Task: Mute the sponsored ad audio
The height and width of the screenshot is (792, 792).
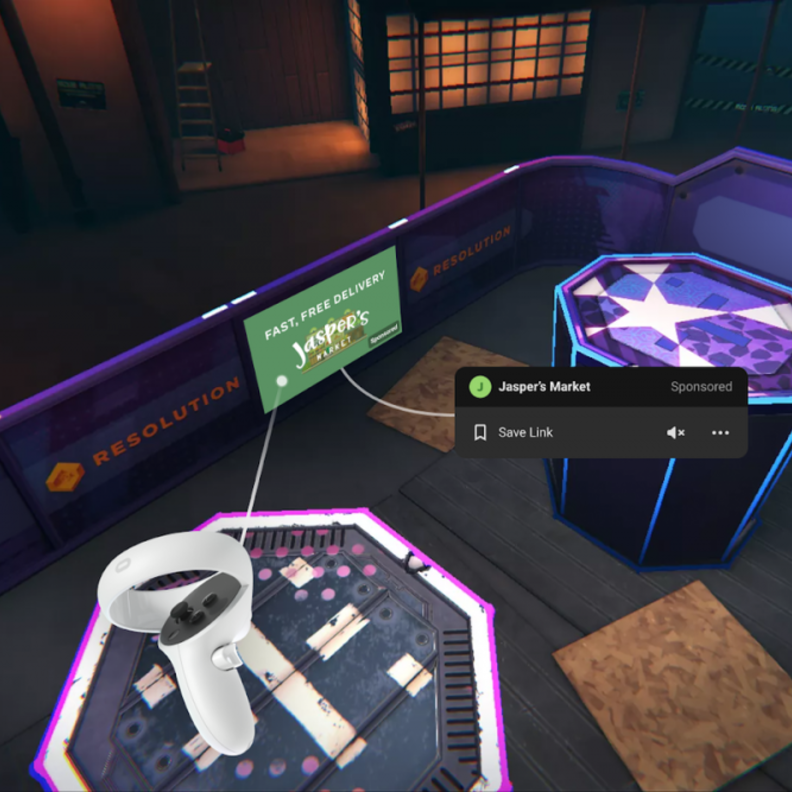Action: [x=676, y=433]
